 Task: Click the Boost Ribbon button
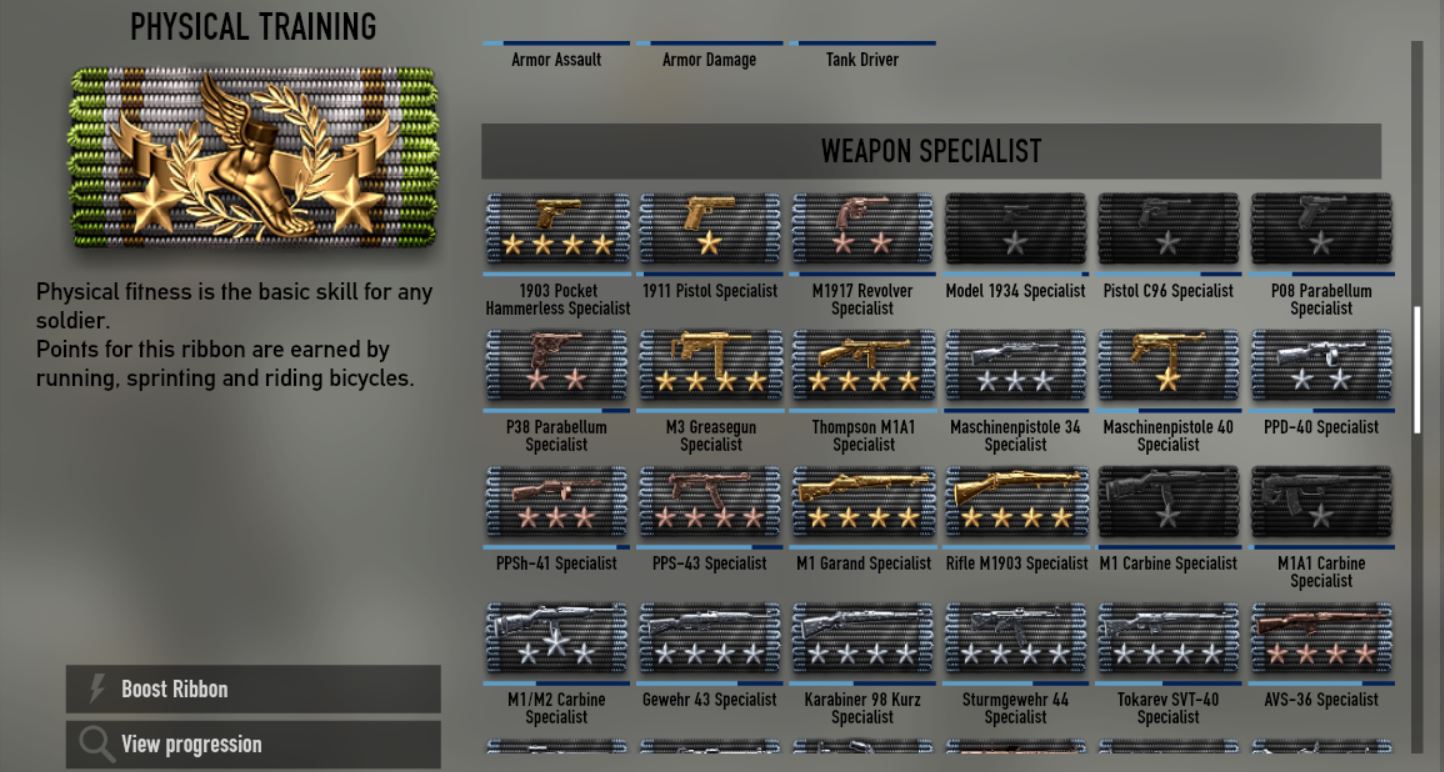click(x=253, y=689)
